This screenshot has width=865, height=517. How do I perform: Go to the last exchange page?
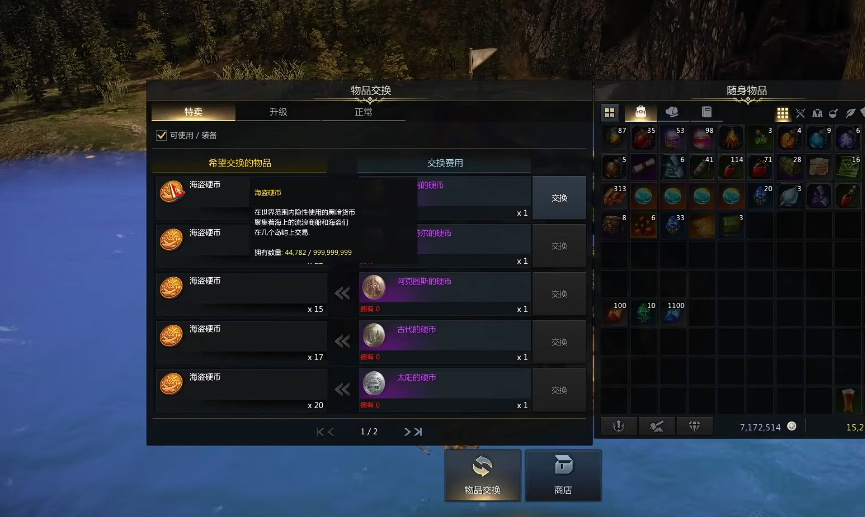point(412,432)
